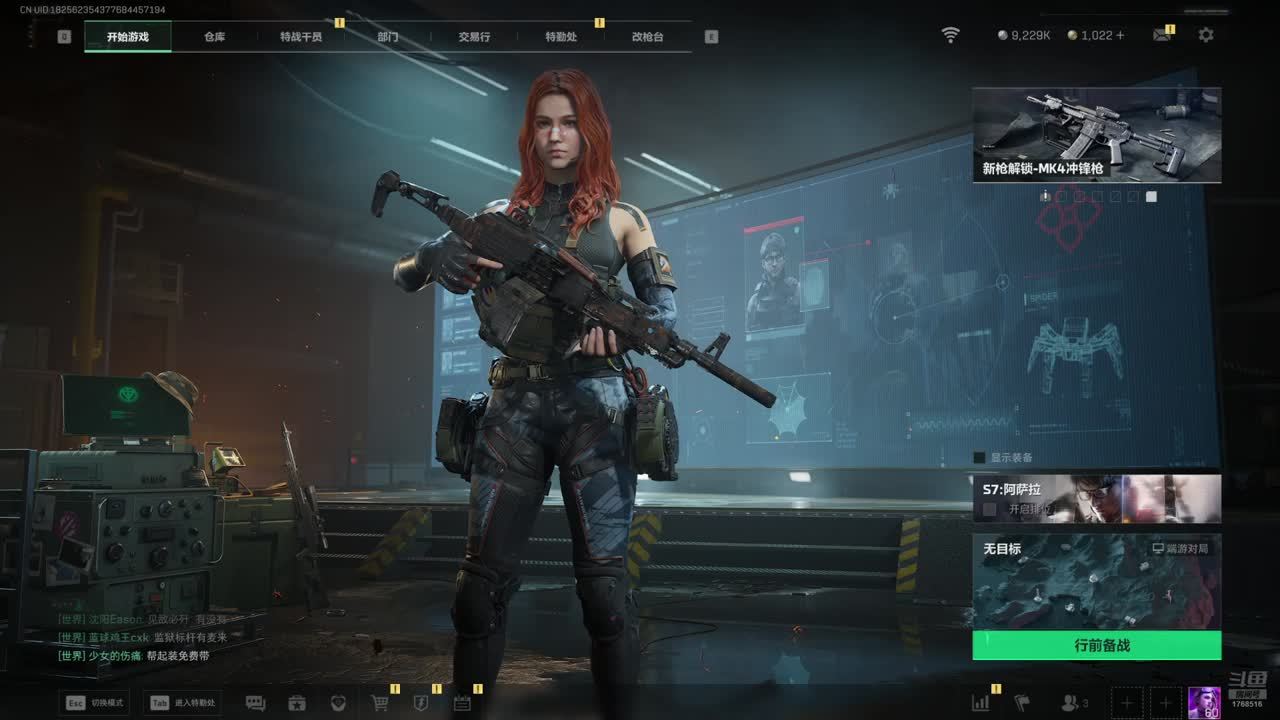This screenshot has width=1280, height=720.
Task: Open the shopping cart store icon
Action: coord(380,703)
